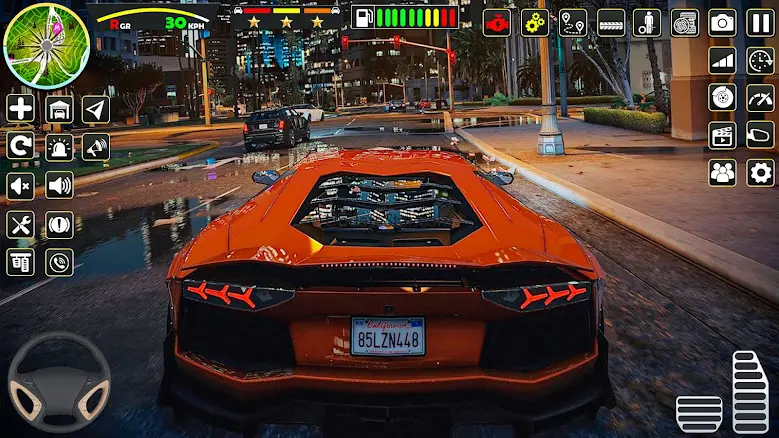This screenshot has width=779, height=438.
Task: Open the gear settings icon
Action: pos(760,172)
